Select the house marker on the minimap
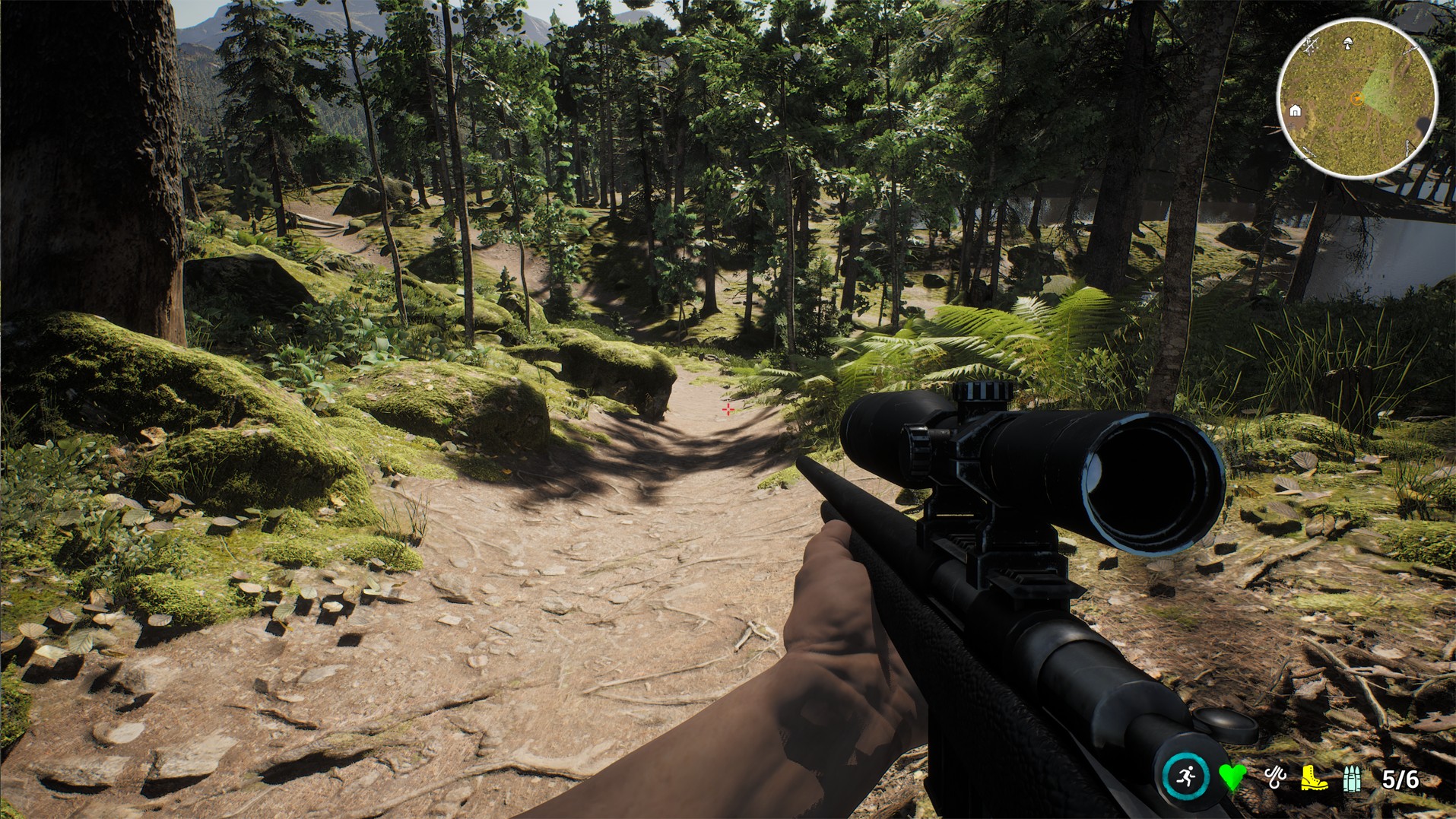 1296,111
